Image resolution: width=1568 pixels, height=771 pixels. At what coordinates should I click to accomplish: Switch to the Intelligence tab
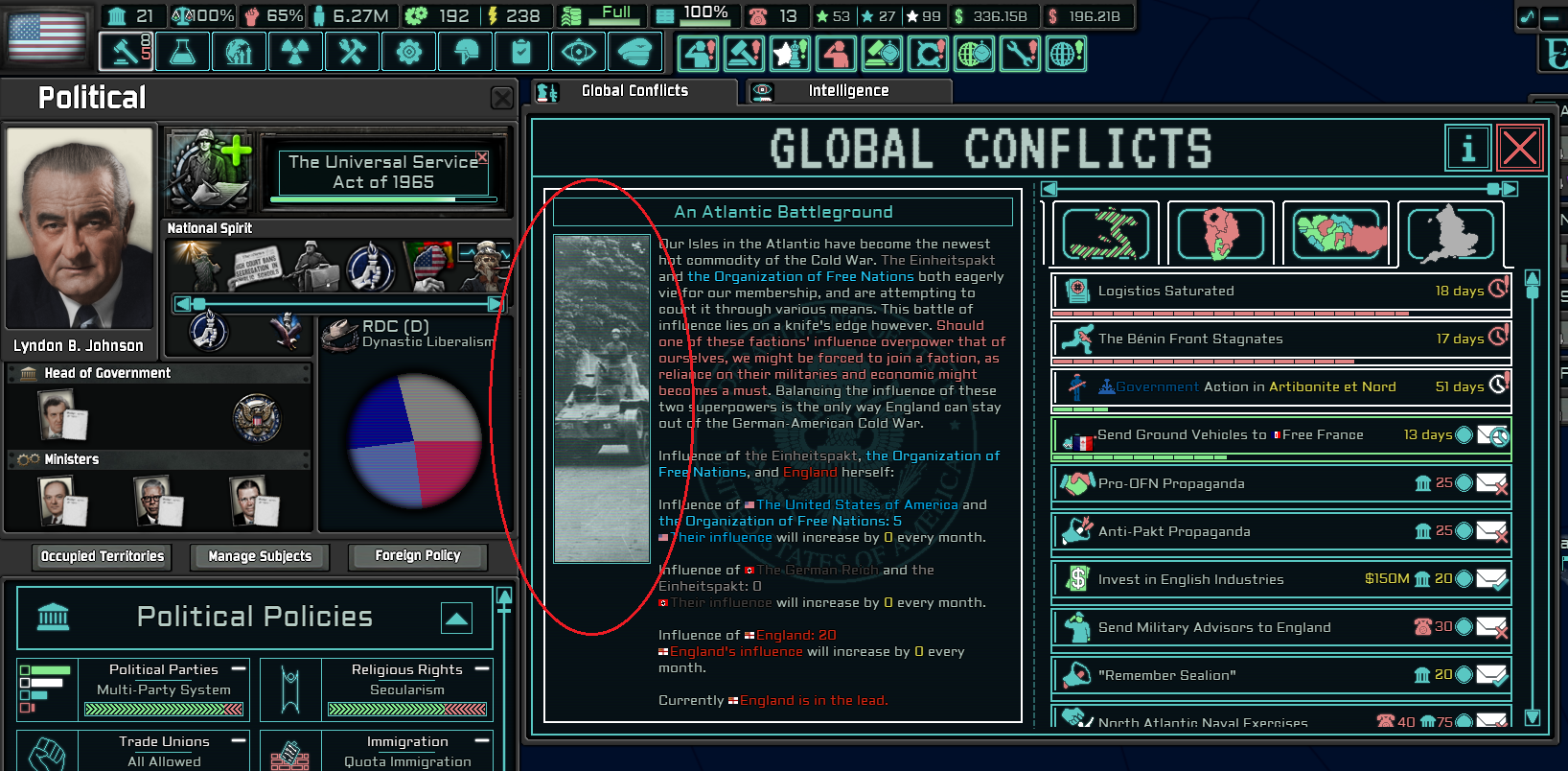pos(848,90)
